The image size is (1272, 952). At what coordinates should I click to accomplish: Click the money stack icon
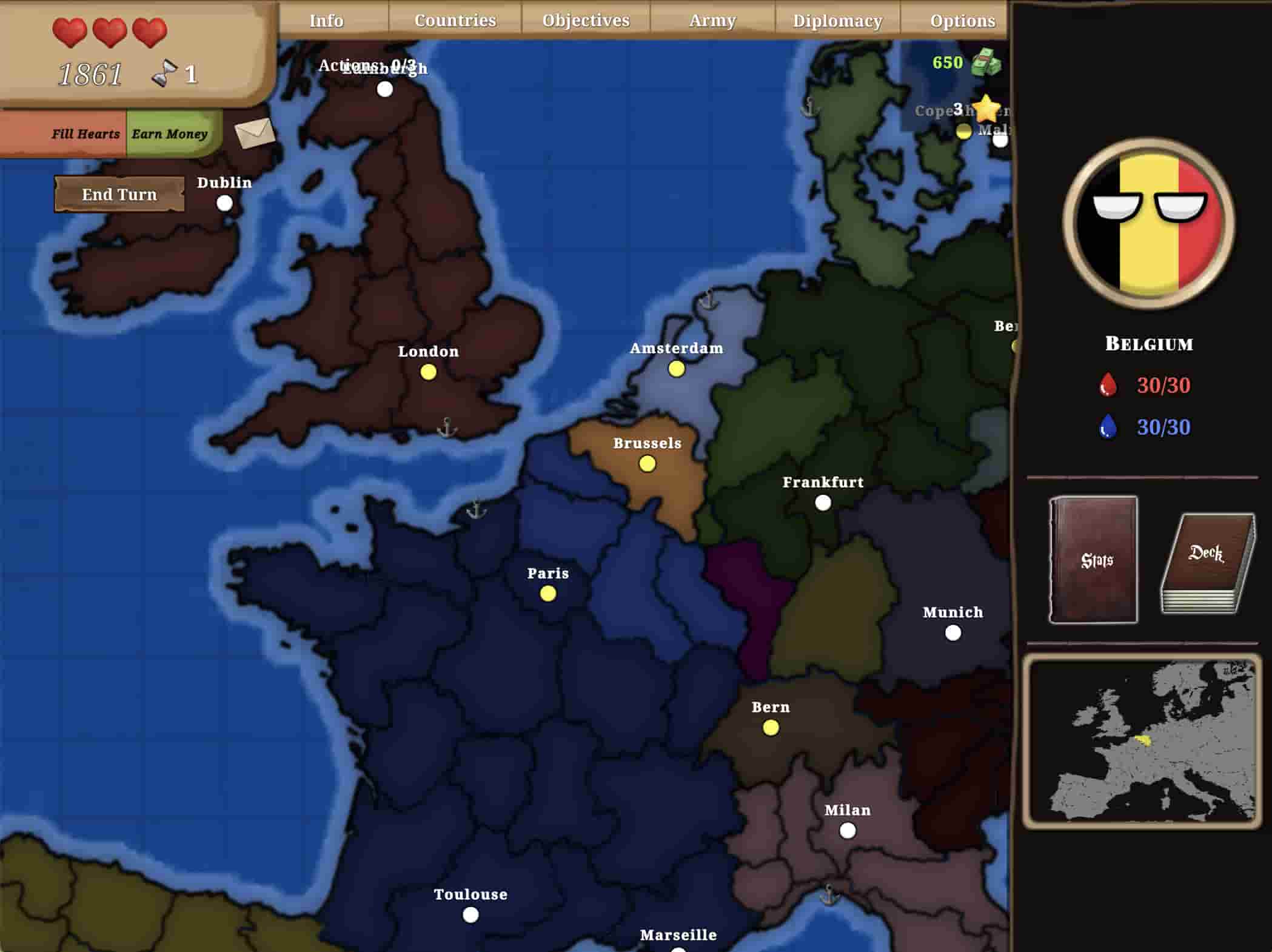pyautogui.click(x=985, y=62)
